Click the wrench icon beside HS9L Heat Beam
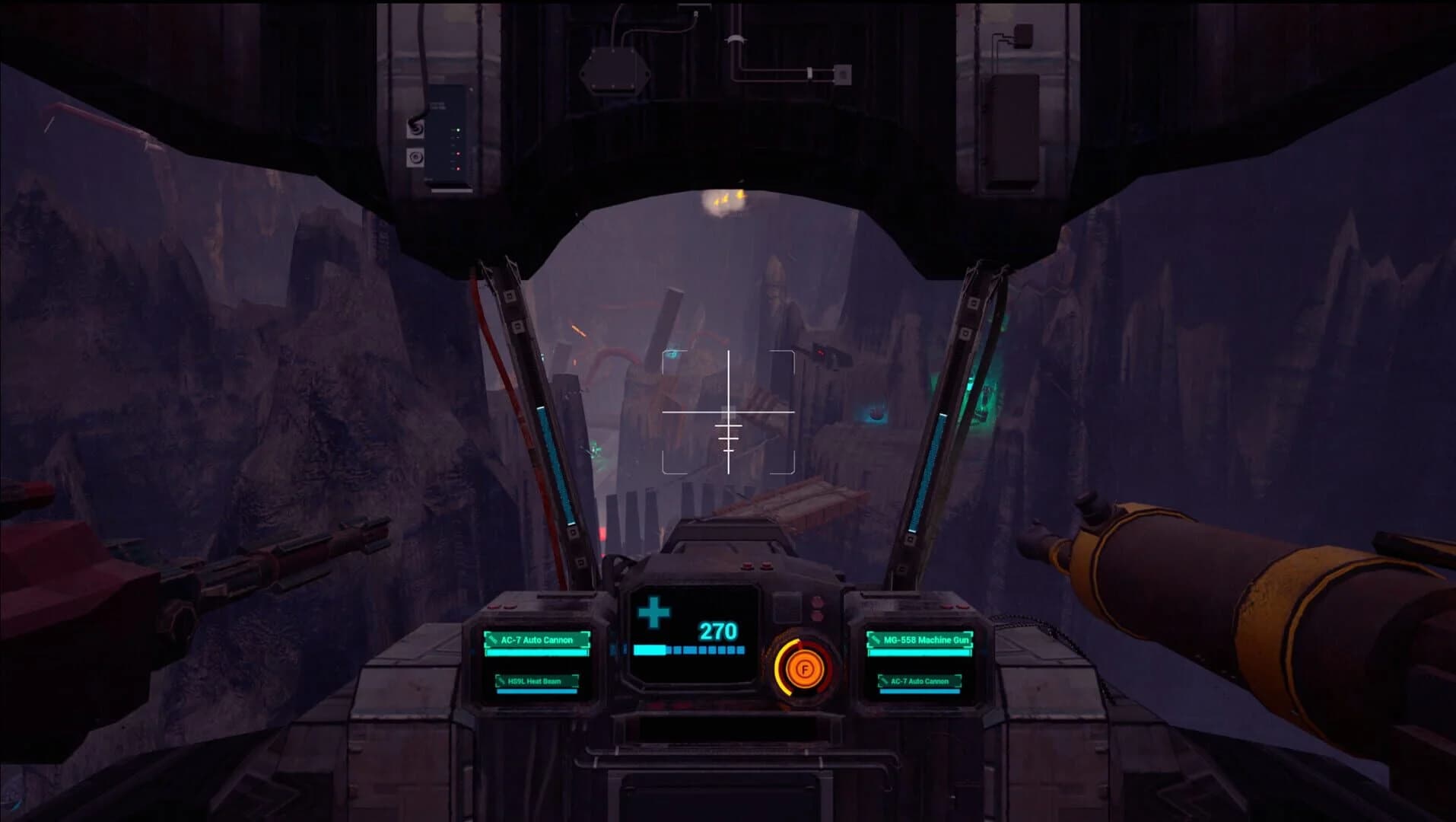1456x822 pixels. 501,680
